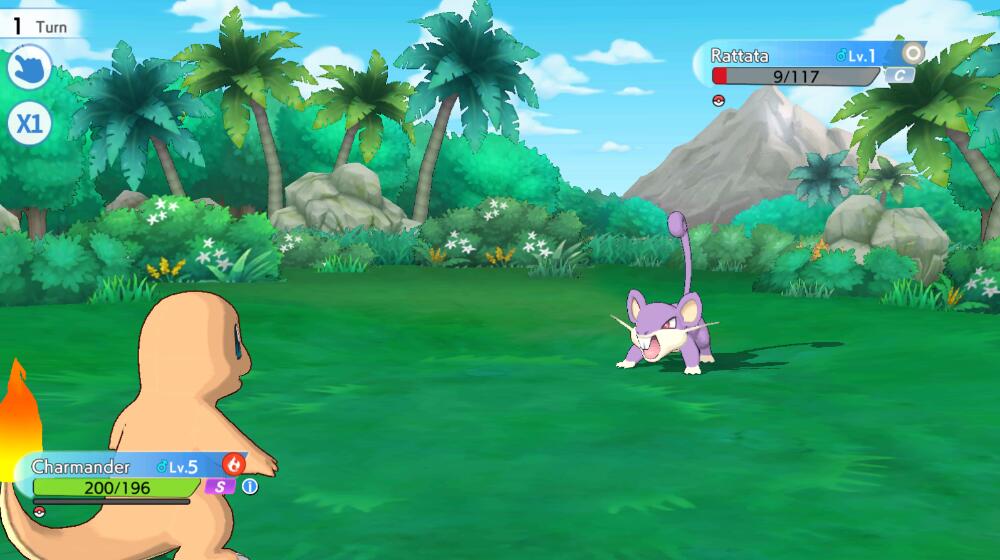Click Rattata's normal type icon
Viewport: 1000px width, 560px height.
912,53
